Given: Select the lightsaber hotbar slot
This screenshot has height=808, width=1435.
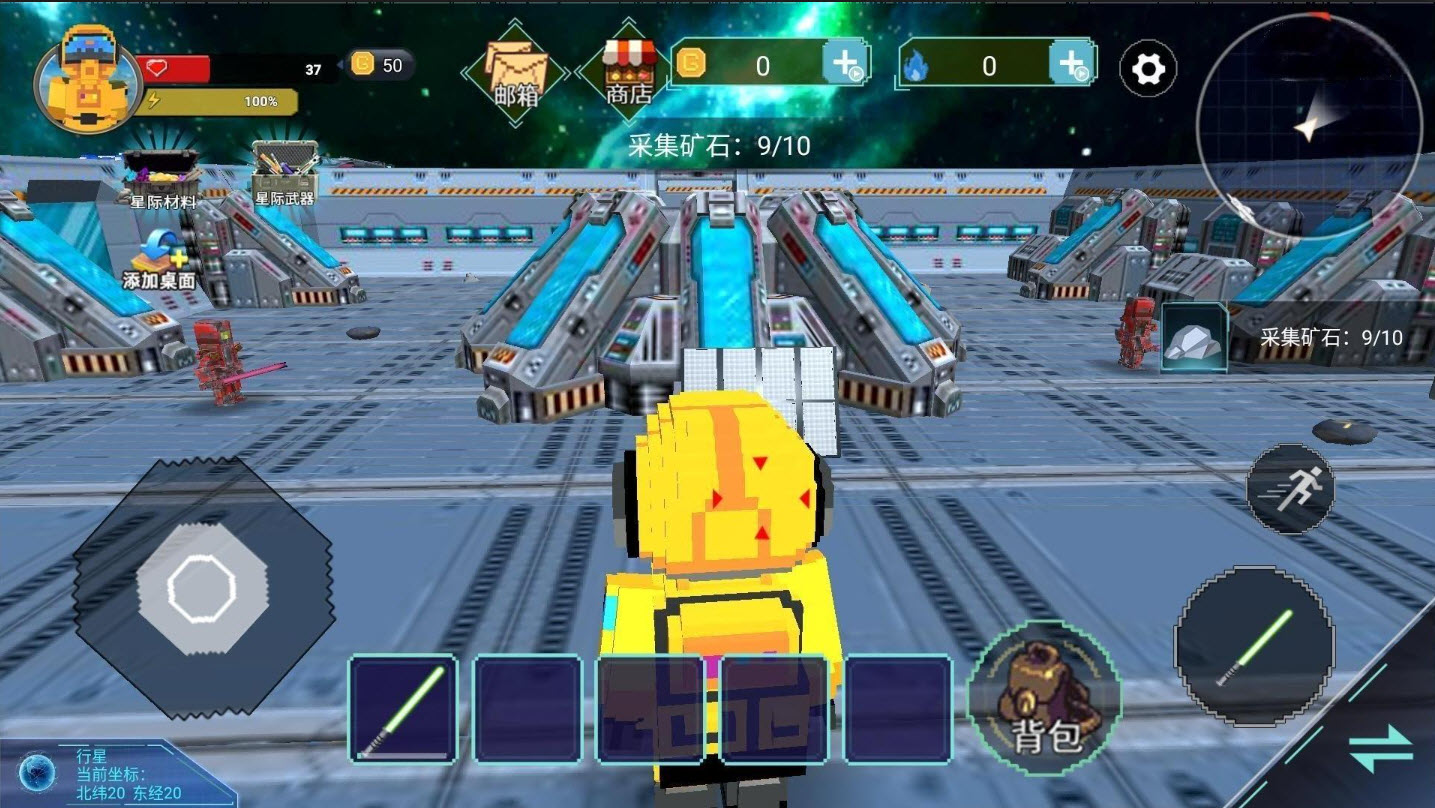Looking at the screenshot, I should click(x=403, y=708).
